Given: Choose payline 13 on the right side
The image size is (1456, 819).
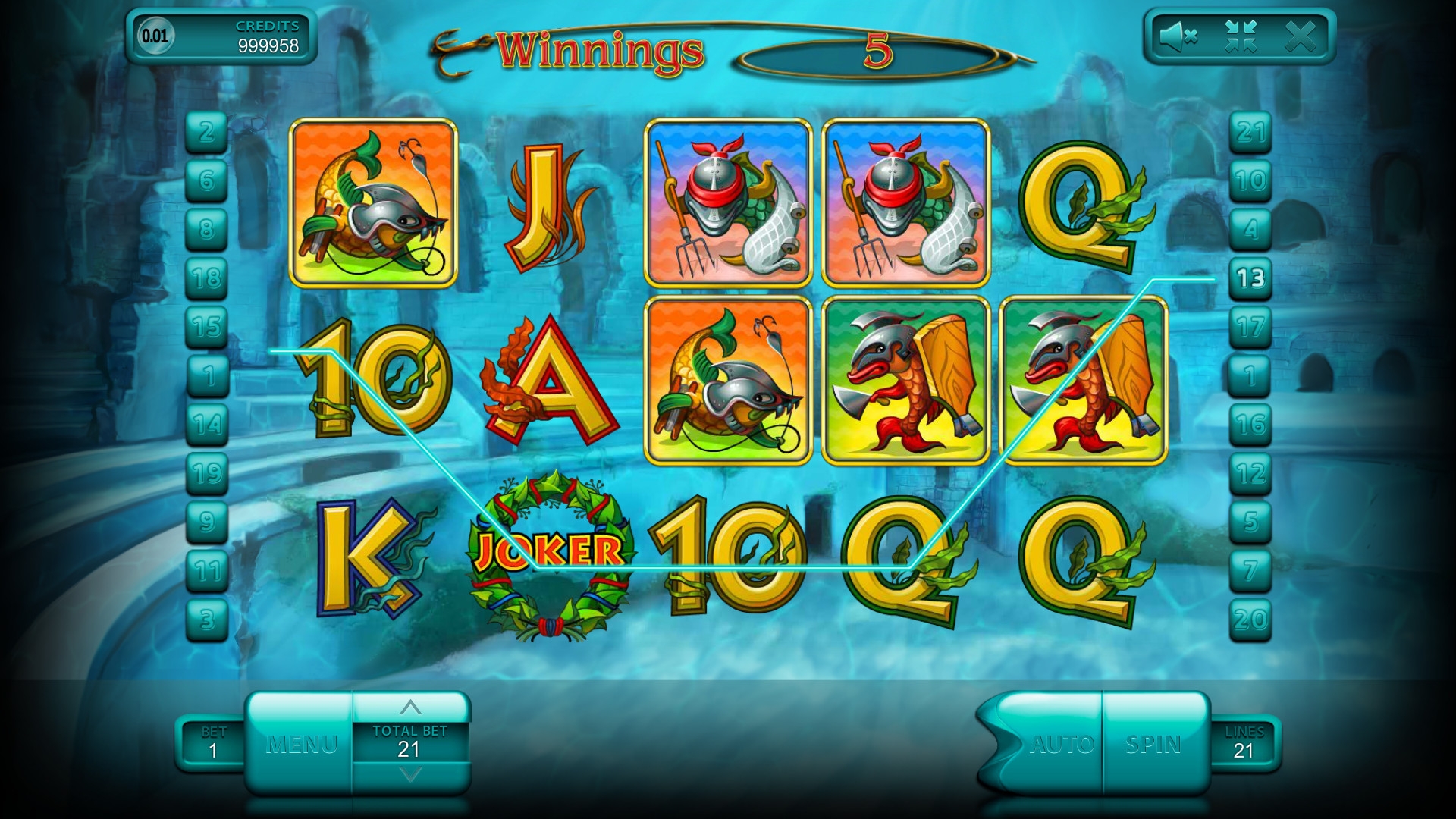Looking at the screenshot, I should (1250, 278).
